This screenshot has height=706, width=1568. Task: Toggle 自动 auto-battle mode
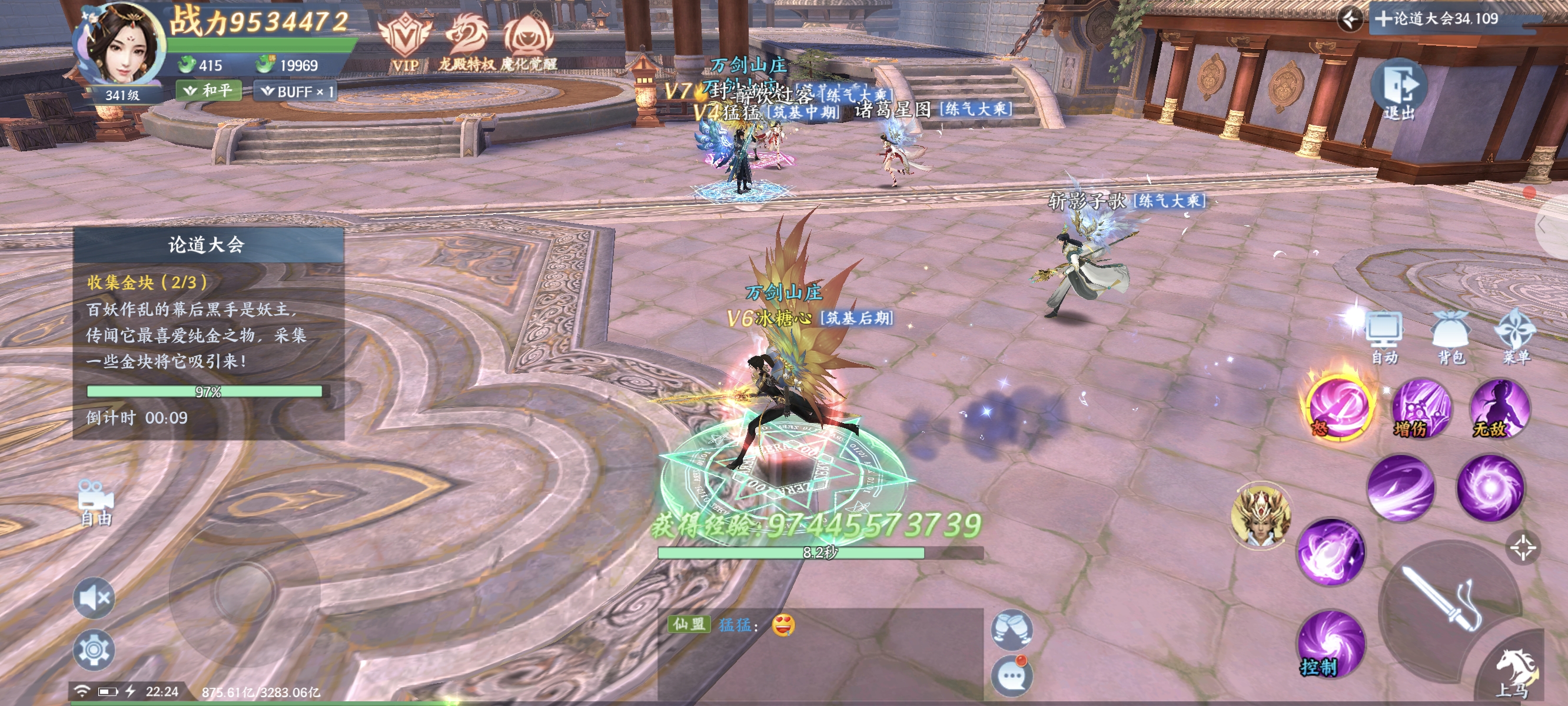click(x=1384, y=337)
